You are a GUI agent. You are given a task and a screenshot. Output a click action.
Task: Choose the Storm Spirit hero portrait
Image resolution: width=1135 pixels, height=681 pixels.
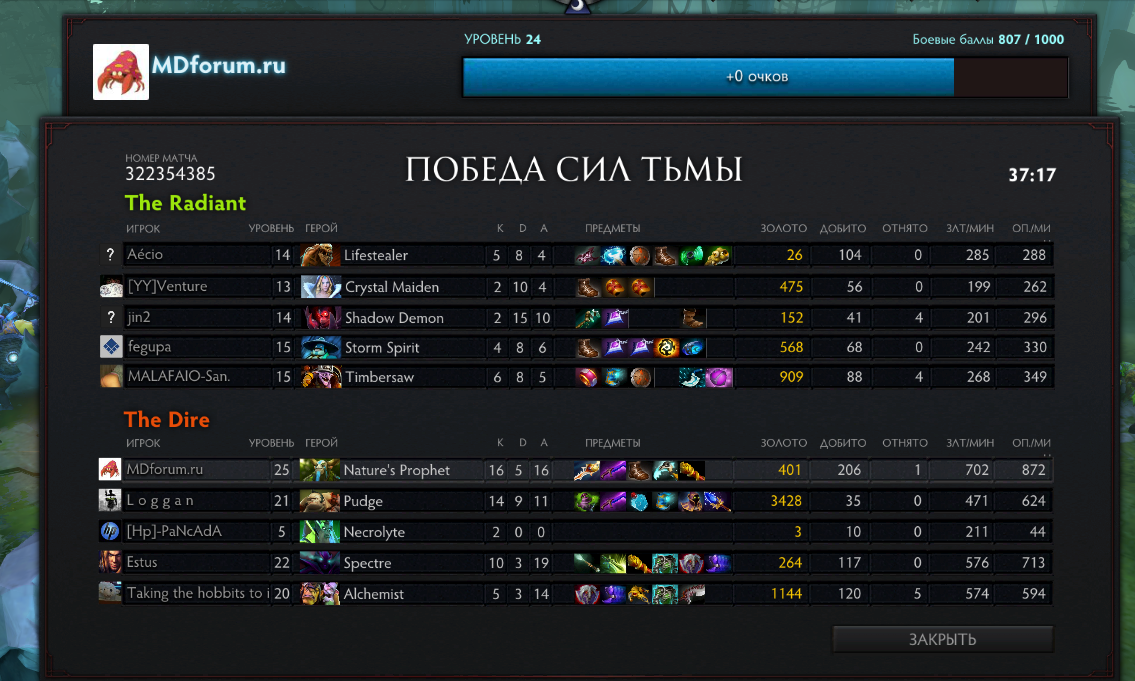point(320,348)
